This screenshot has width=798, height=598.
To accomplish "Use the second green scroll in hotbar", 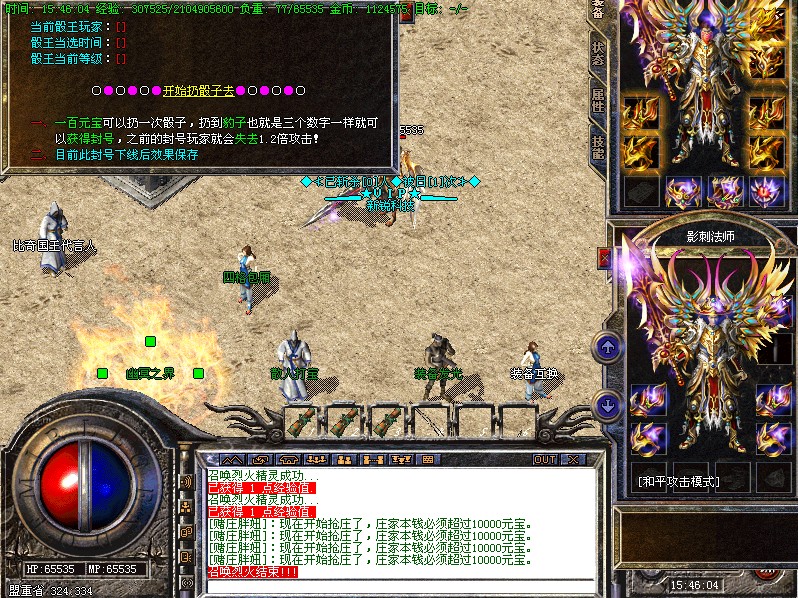I will [344, 422].
